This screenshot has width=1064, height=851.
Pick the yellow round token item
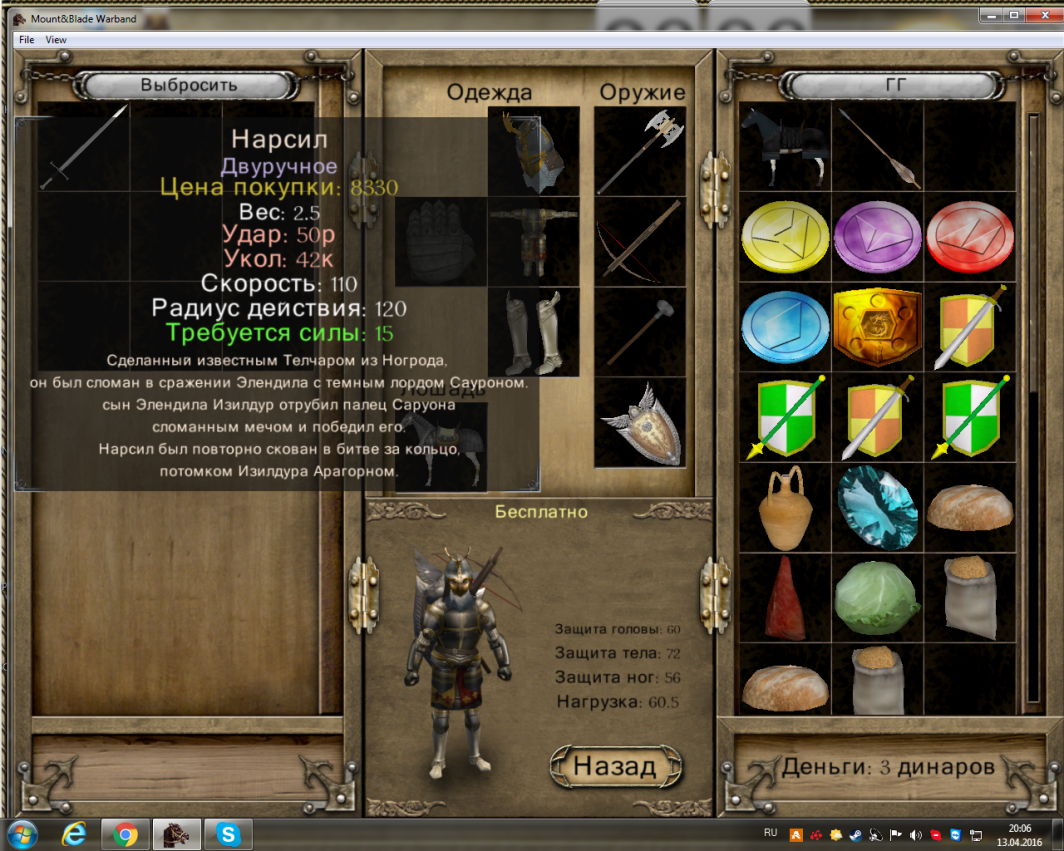785,236
